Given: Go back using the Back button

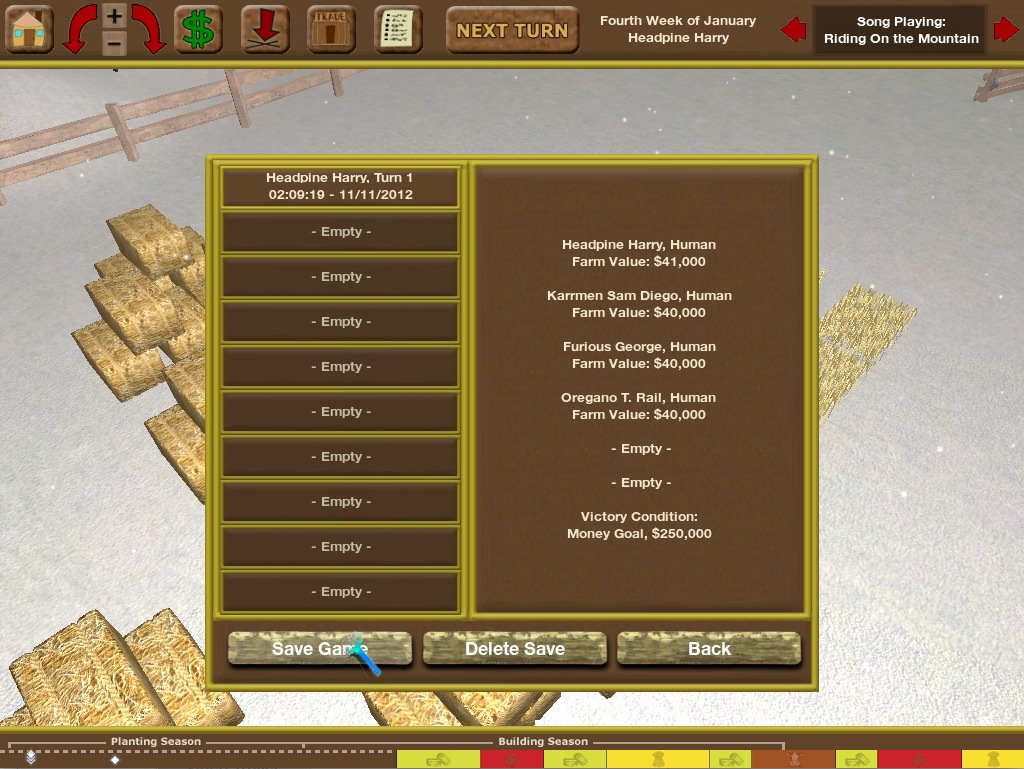Looking at the screenshot, I should [709, 649].
